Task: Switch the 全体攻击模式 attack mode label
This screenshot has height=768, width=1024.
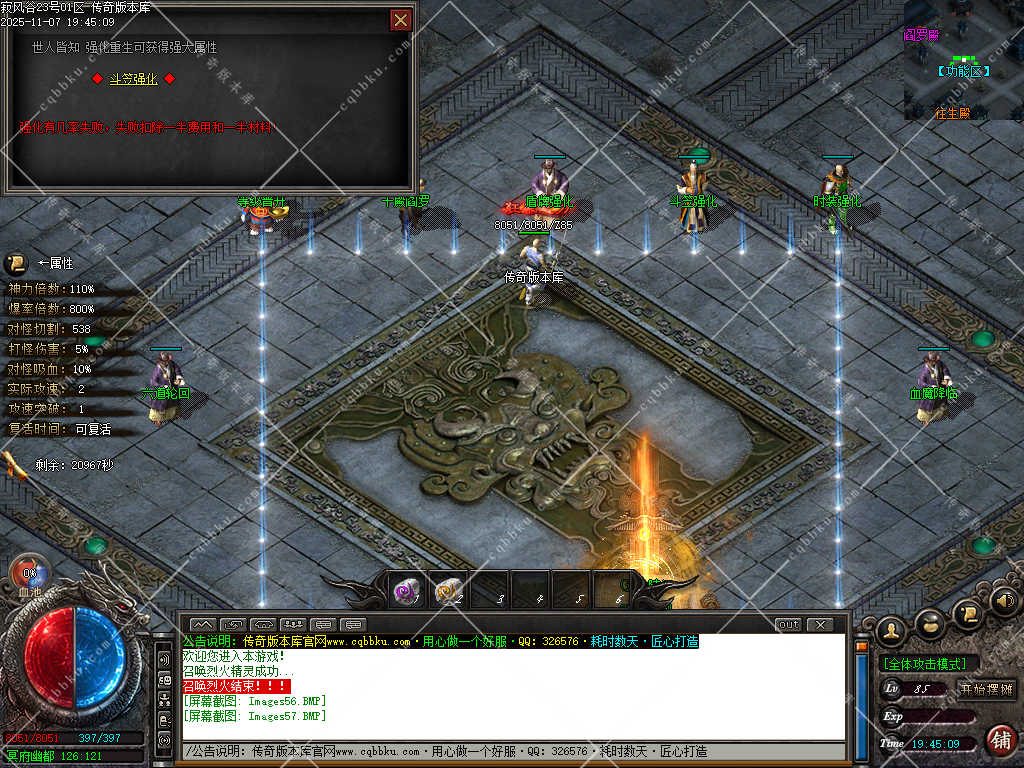Action: (x=929, y=663)
